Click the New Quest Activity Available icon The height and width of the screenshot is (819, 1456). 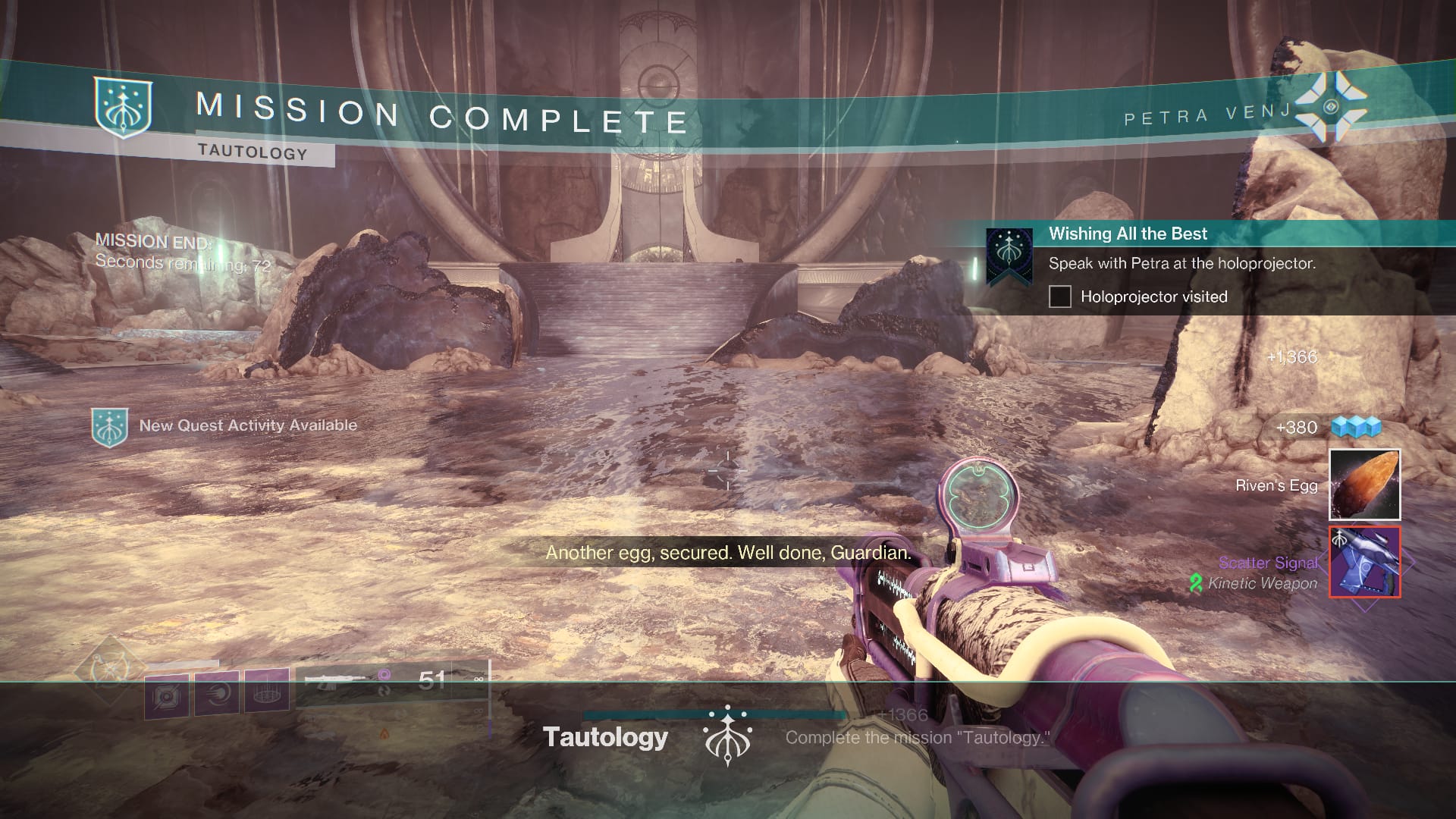(110, 425)
